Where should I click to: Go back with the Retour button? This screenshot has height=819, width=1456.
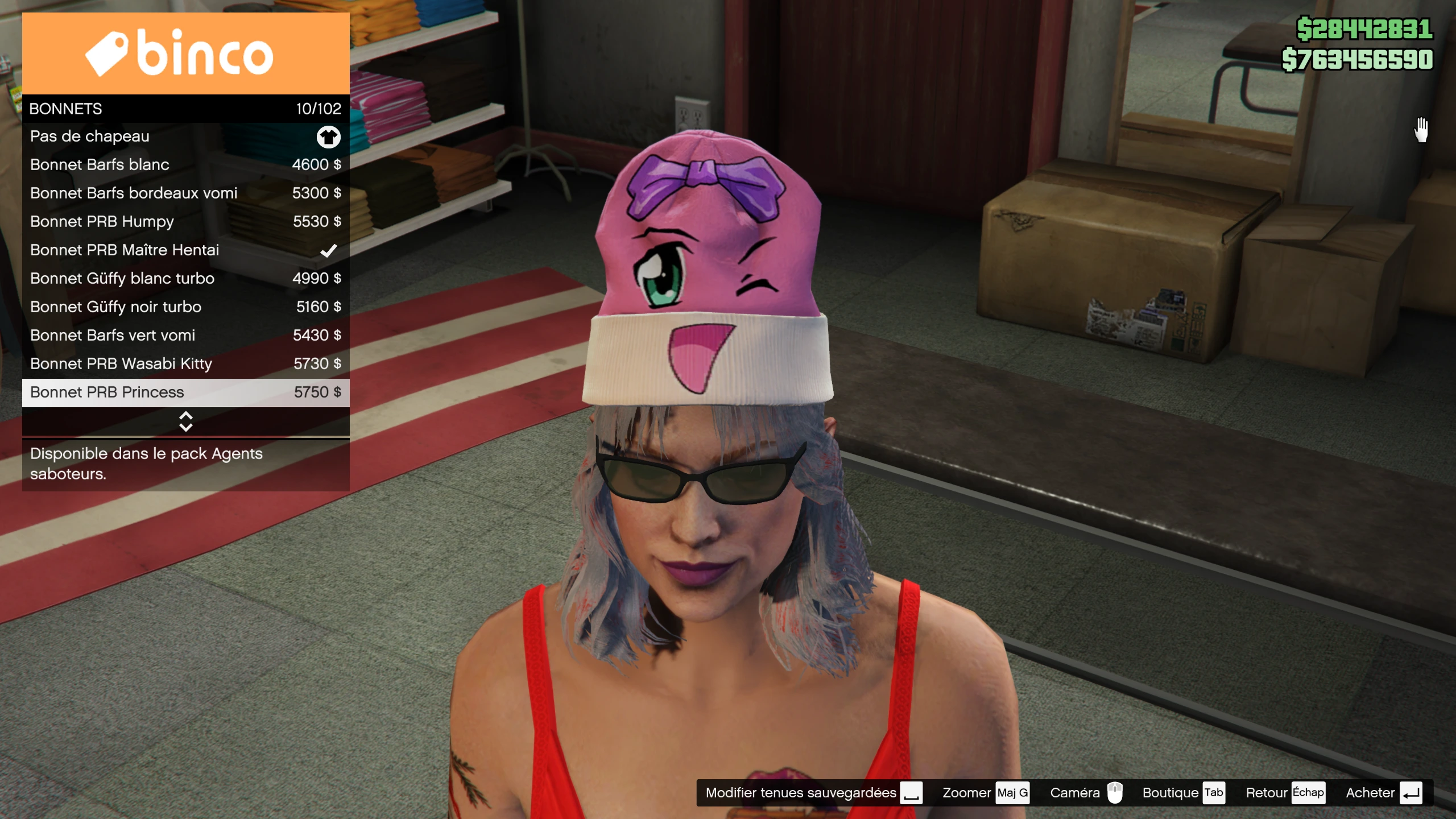point(1284,793)
